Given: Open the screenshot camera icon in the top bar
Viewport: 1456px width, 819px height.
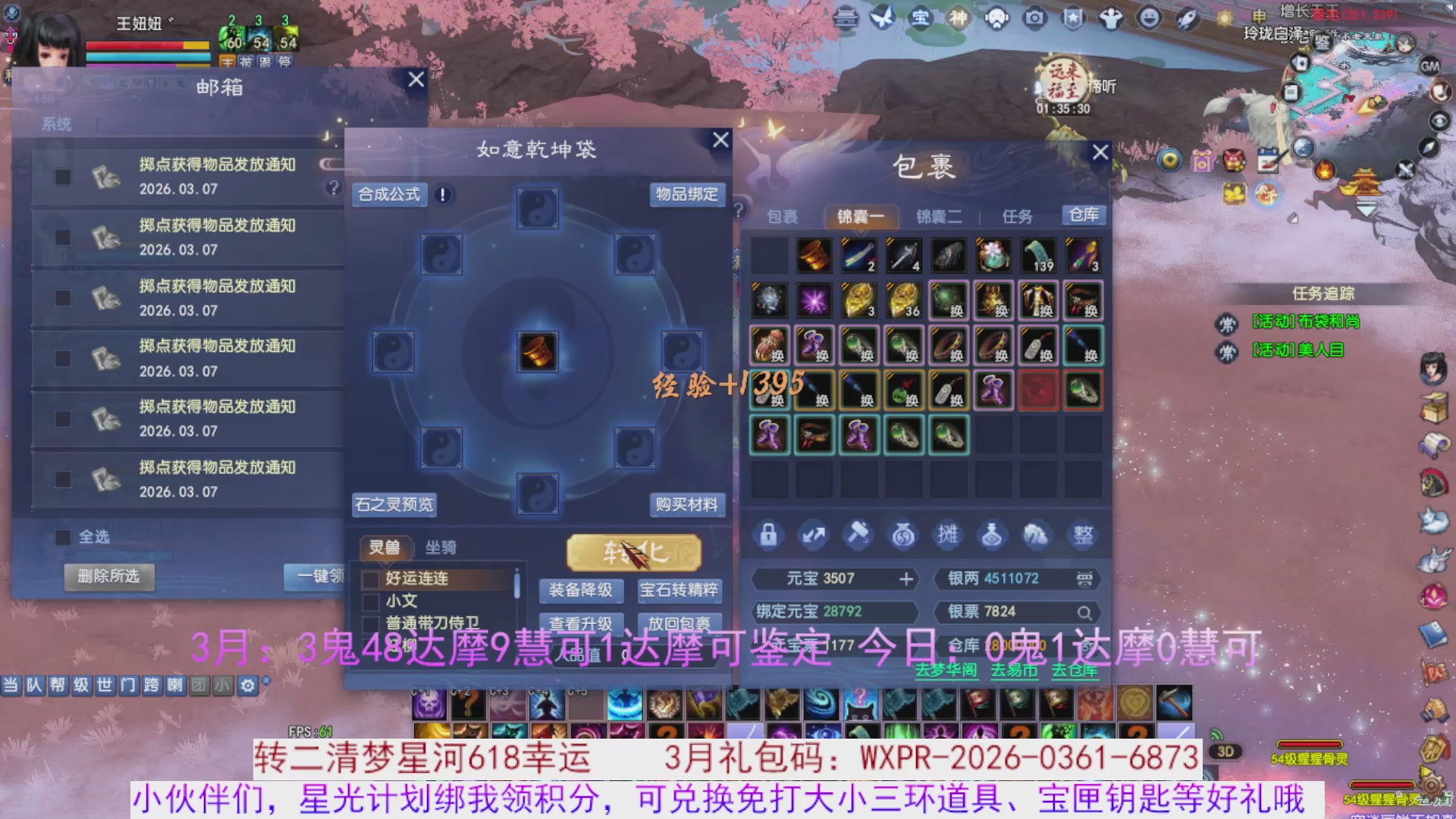Looking at the screenshot, I should tap(1036, 19).
